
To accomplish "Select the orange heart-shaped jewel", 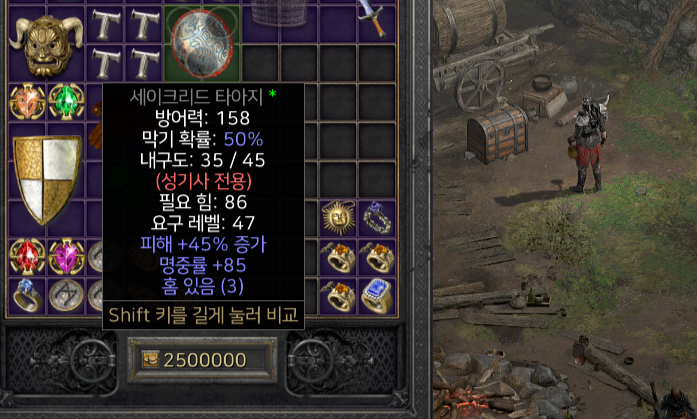I will tap(26, 101).
